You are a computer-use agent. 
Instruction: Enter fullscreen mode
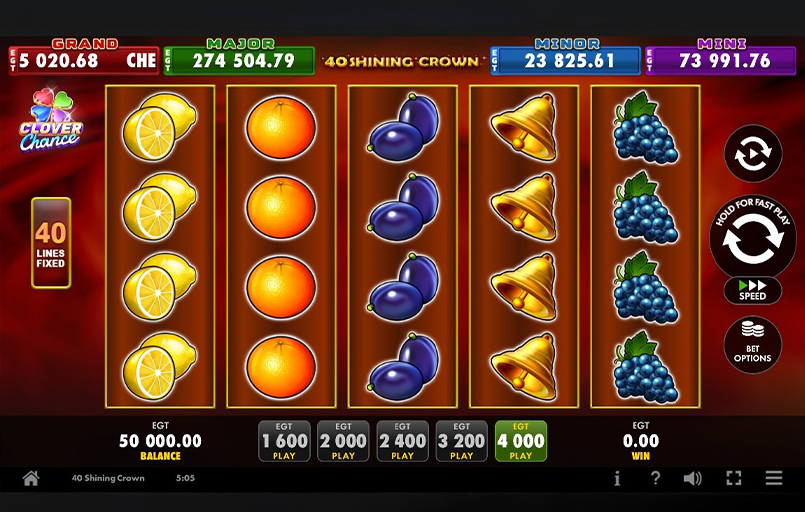733,479
